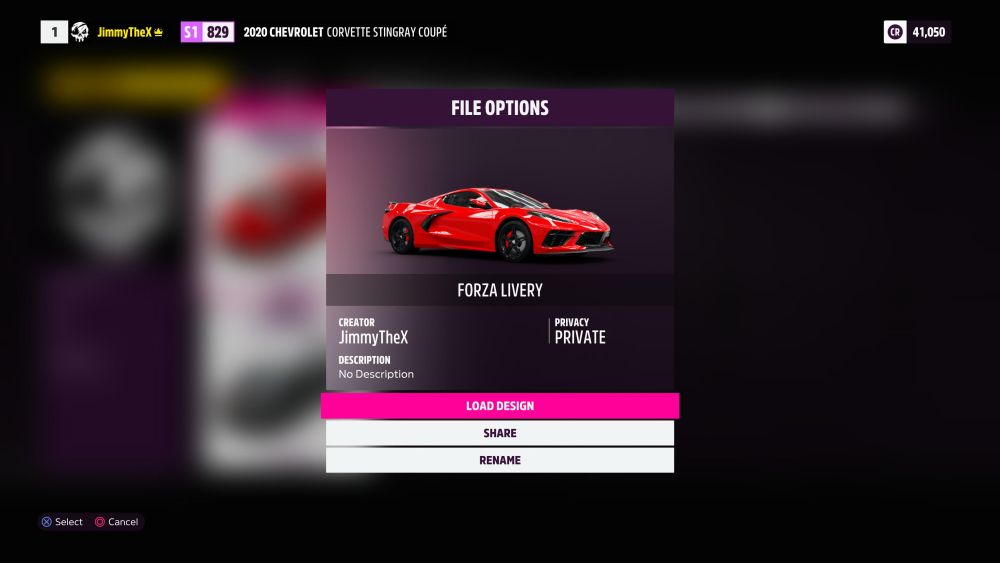The width and height of the screenshot is (1000, 563).
Task: Select Rename in File Options
Action: point(499,460)
